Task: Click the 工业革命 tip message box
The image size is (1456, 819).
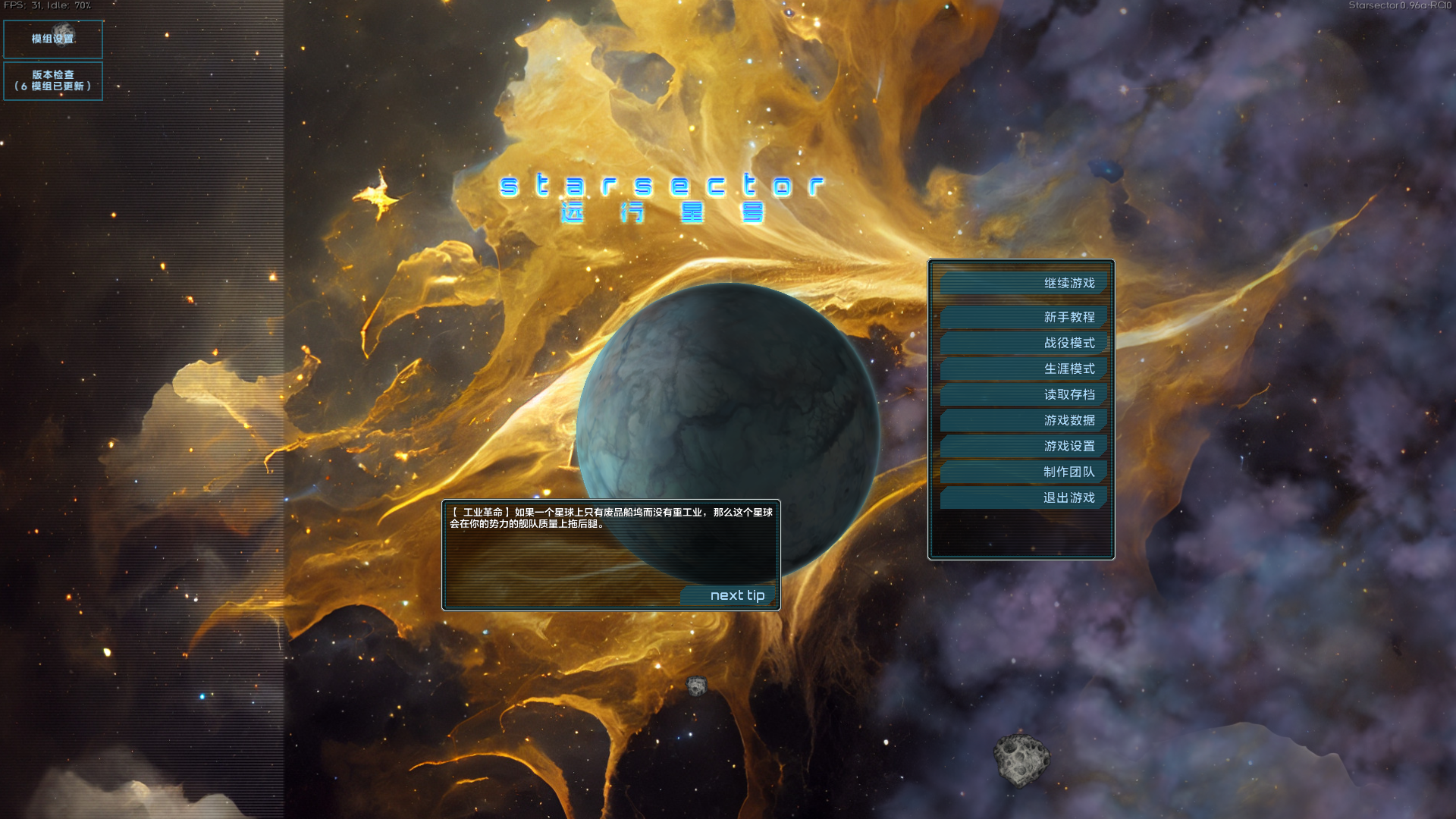Action: tap(611, 519)
